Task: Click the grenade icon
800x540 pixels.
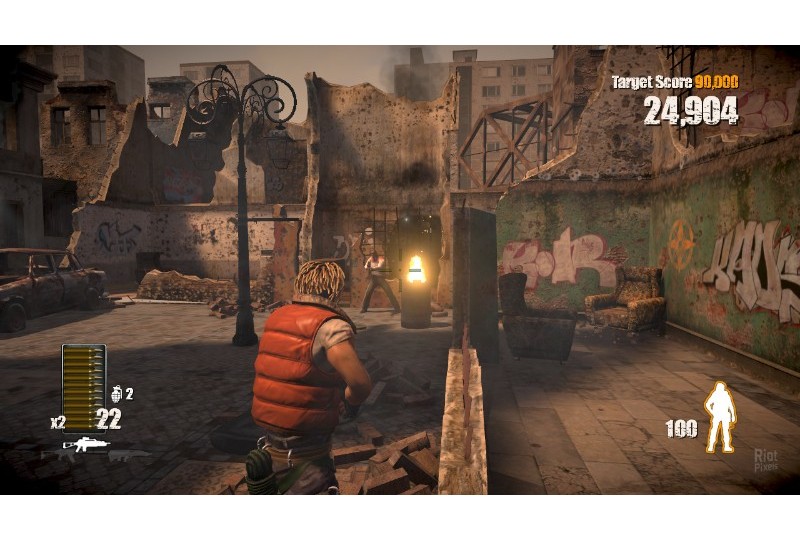Action: tap(116, 393)
